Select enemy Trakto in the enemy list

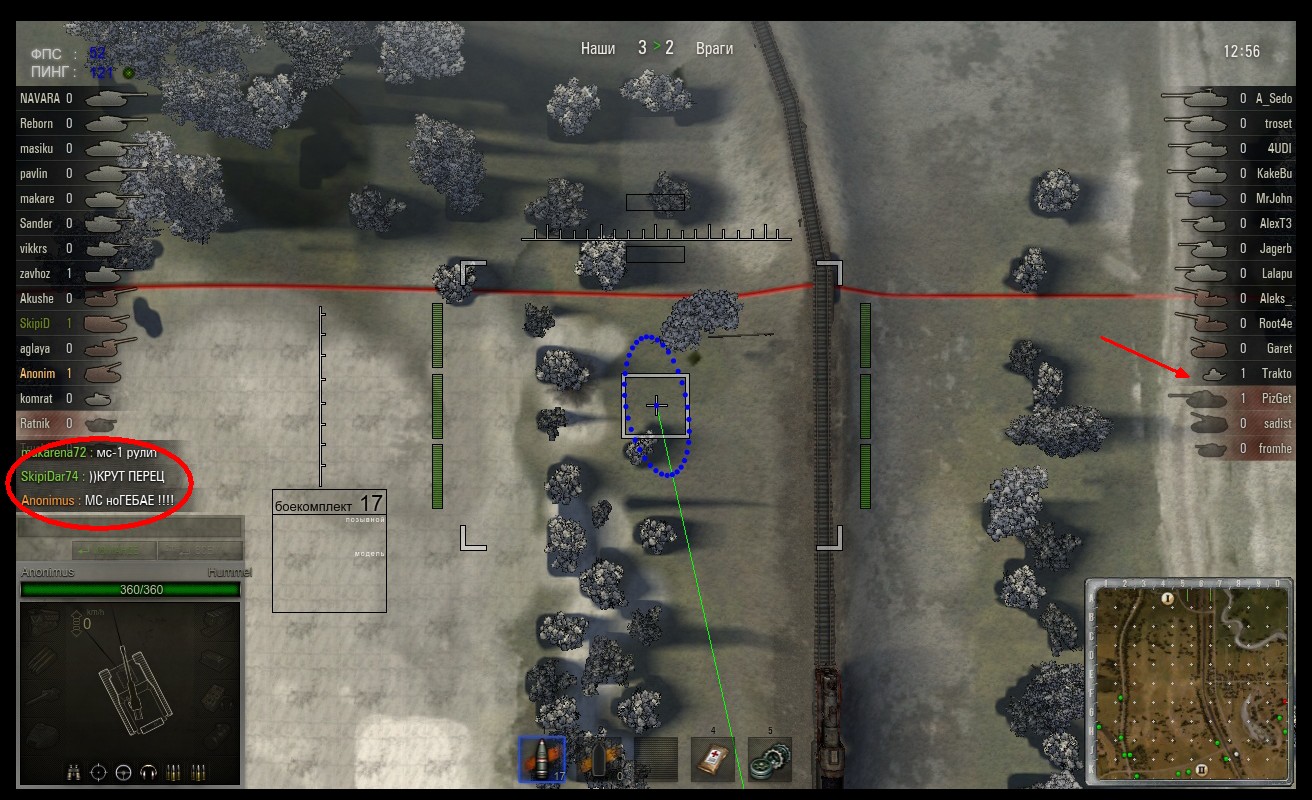tap(1276, 374)
